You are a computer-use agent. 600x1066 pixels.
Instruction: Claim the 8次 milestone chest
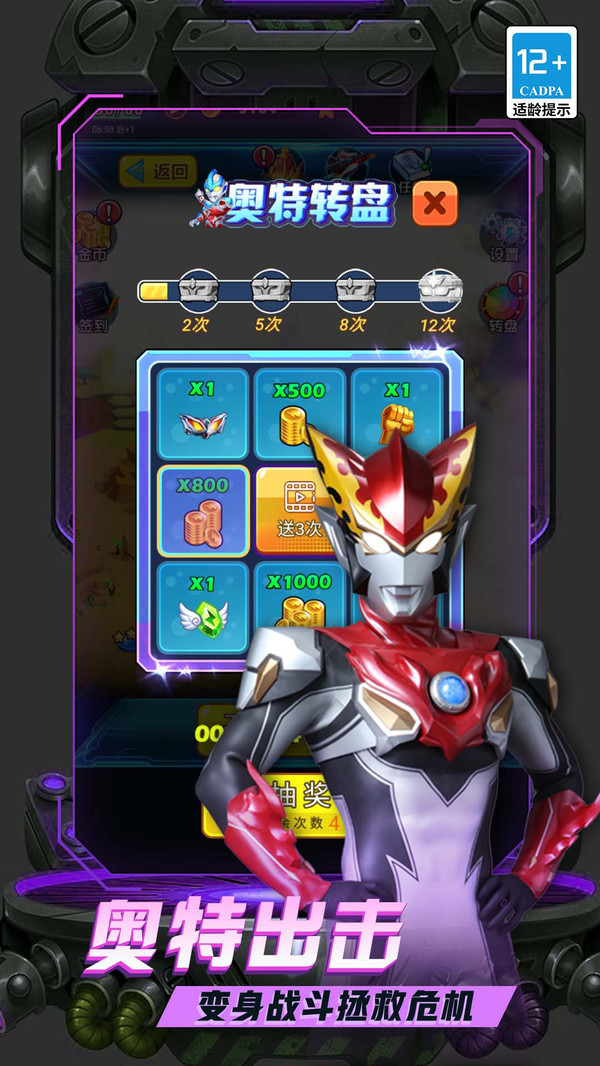tap(355, 290)
